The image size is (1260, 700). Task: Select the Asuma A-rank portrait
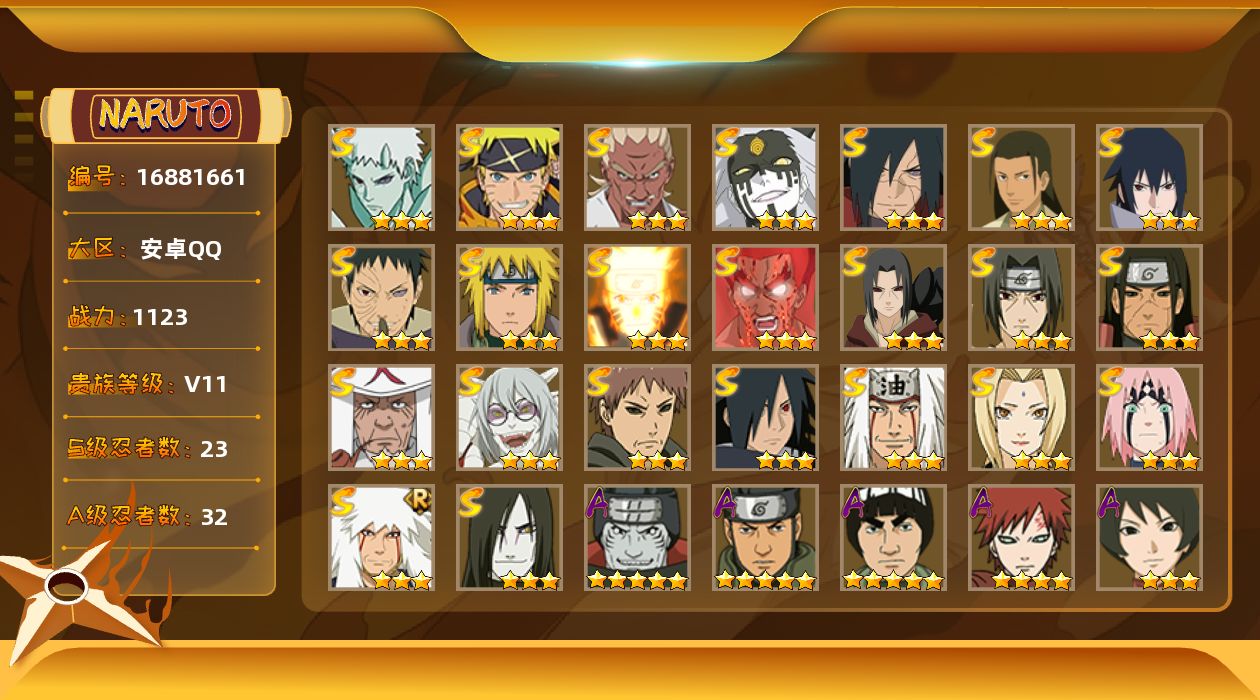766,537
